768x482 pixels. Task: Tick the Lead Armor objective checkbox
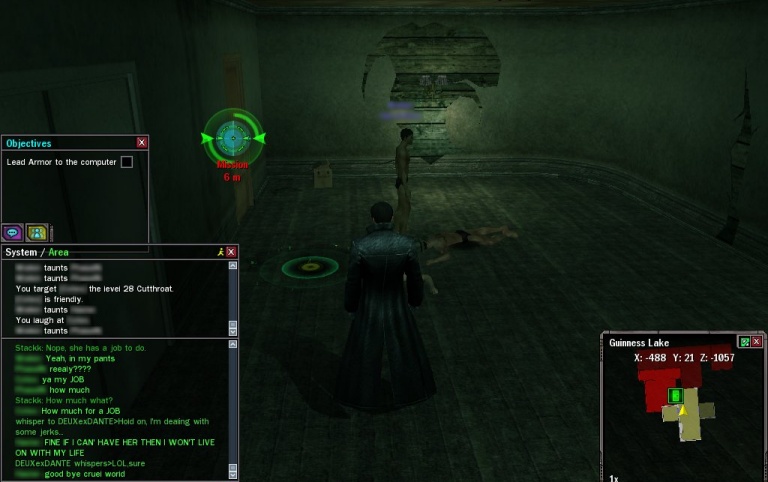pyautogui.click(x=127, y=162)
